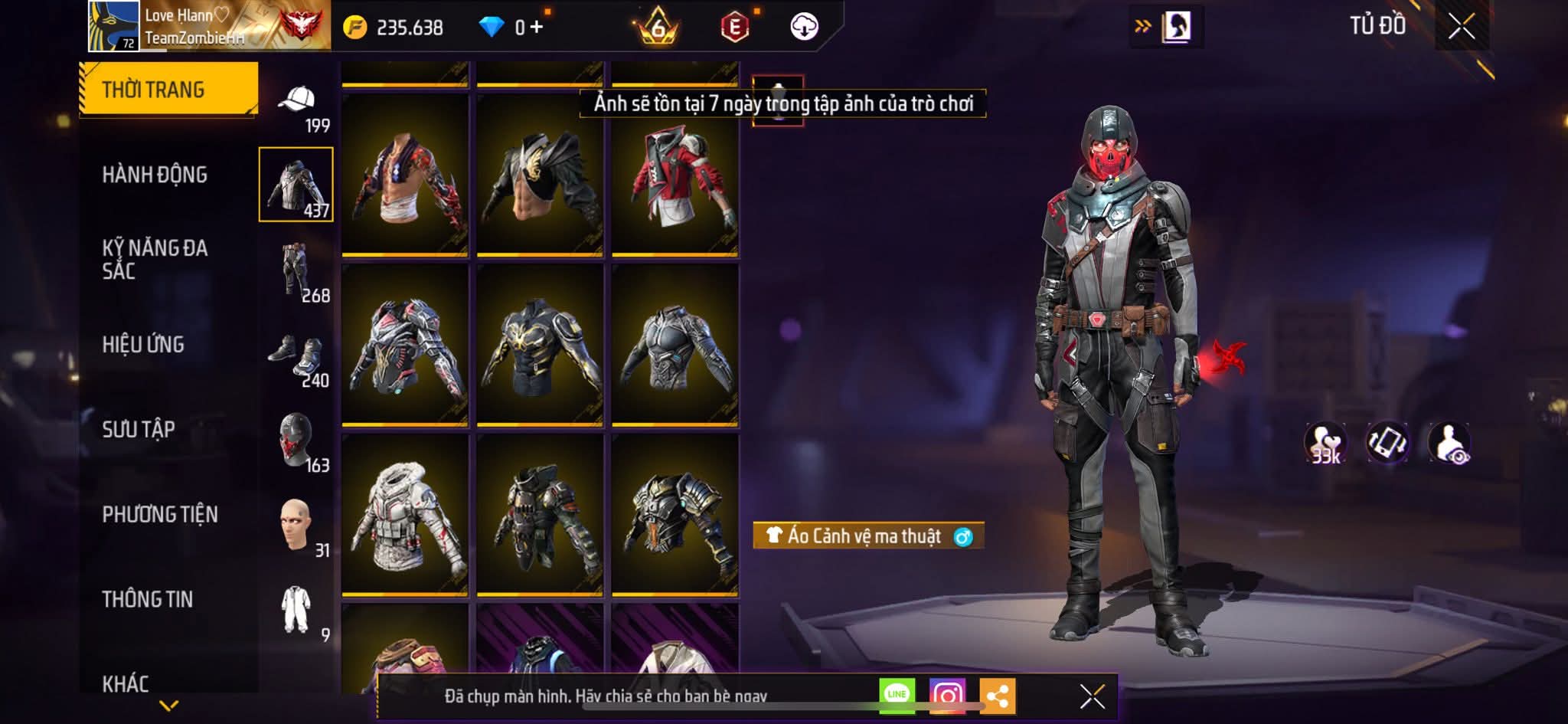Open the white full-suit set category
Viewport: 1568px width, 724px height.
[297, 611]
